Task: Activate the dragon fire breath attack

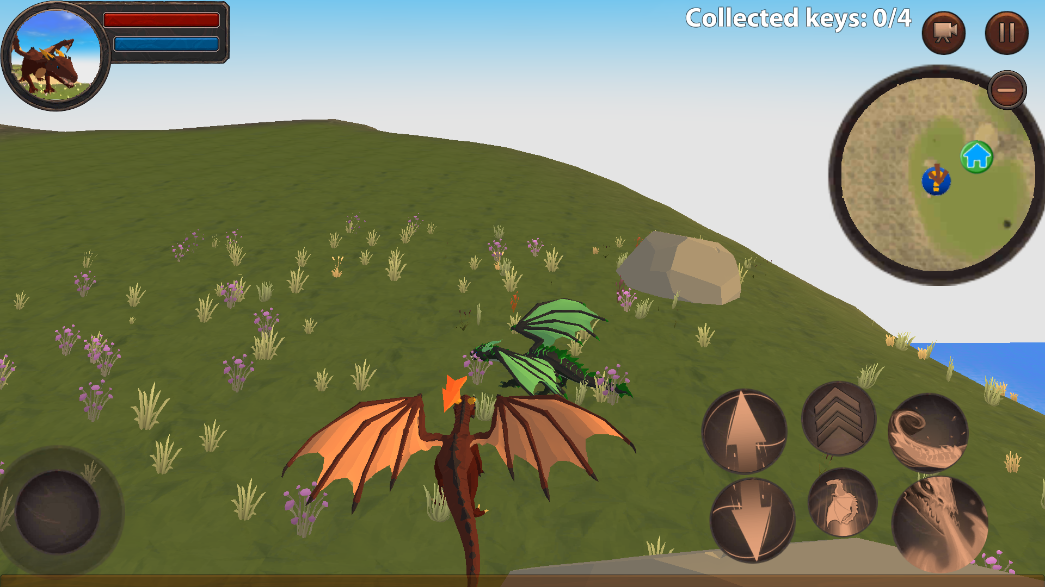Action: pos(939,523)
